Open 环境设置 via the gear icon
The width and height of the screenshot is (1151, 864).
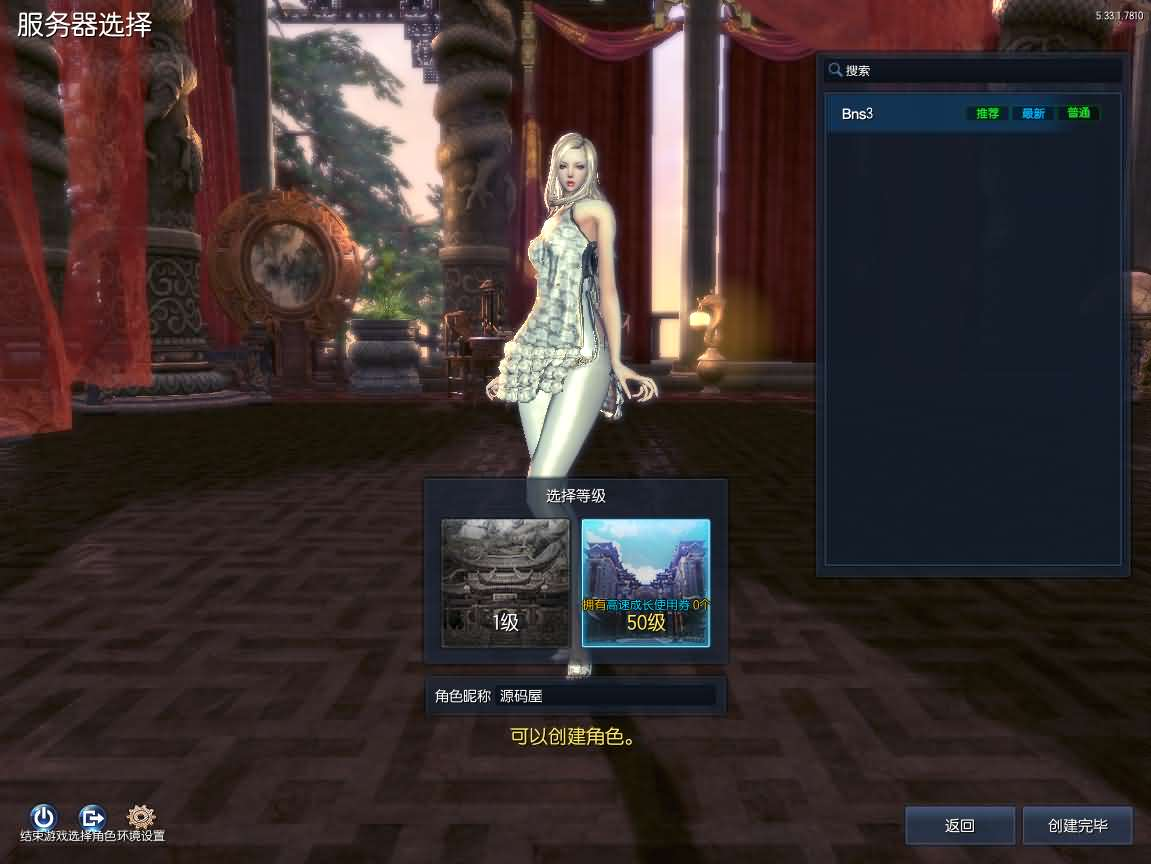(141, 817)
